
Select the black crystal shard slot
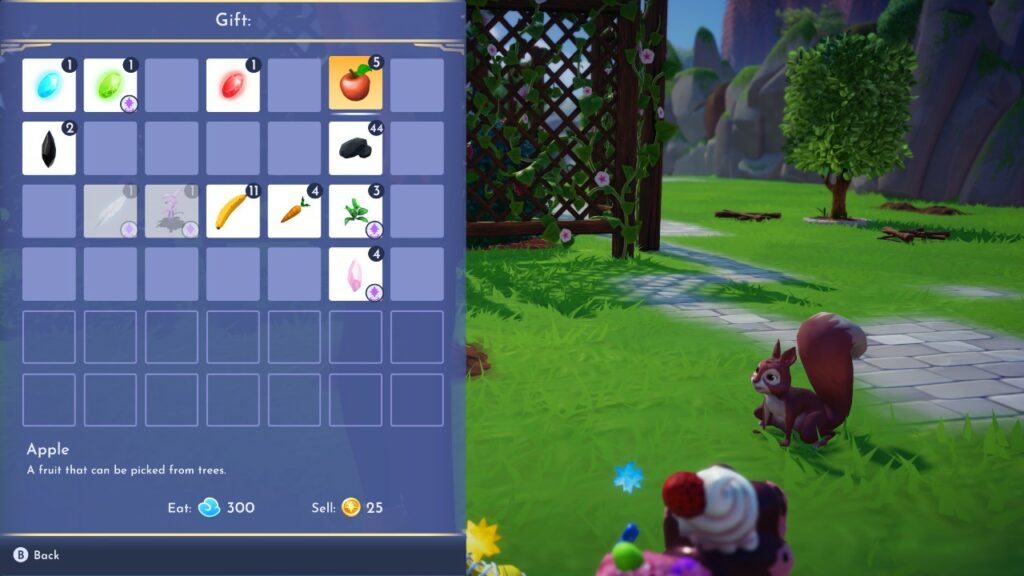pyautogui.click(x=49, y=148)
